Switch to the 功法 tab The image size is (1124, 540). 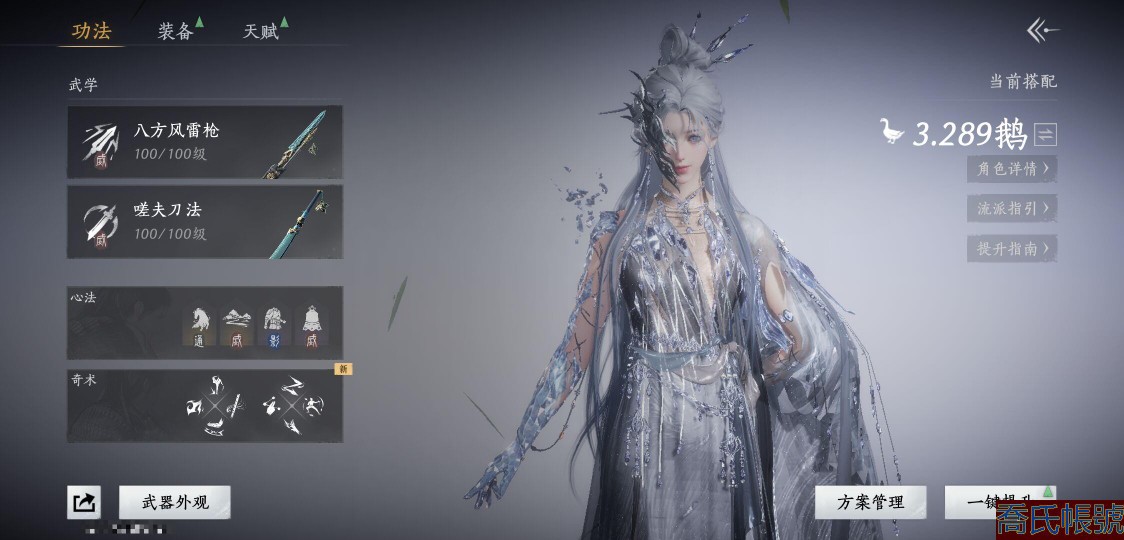pyautogui.click(x=91, y=31)
